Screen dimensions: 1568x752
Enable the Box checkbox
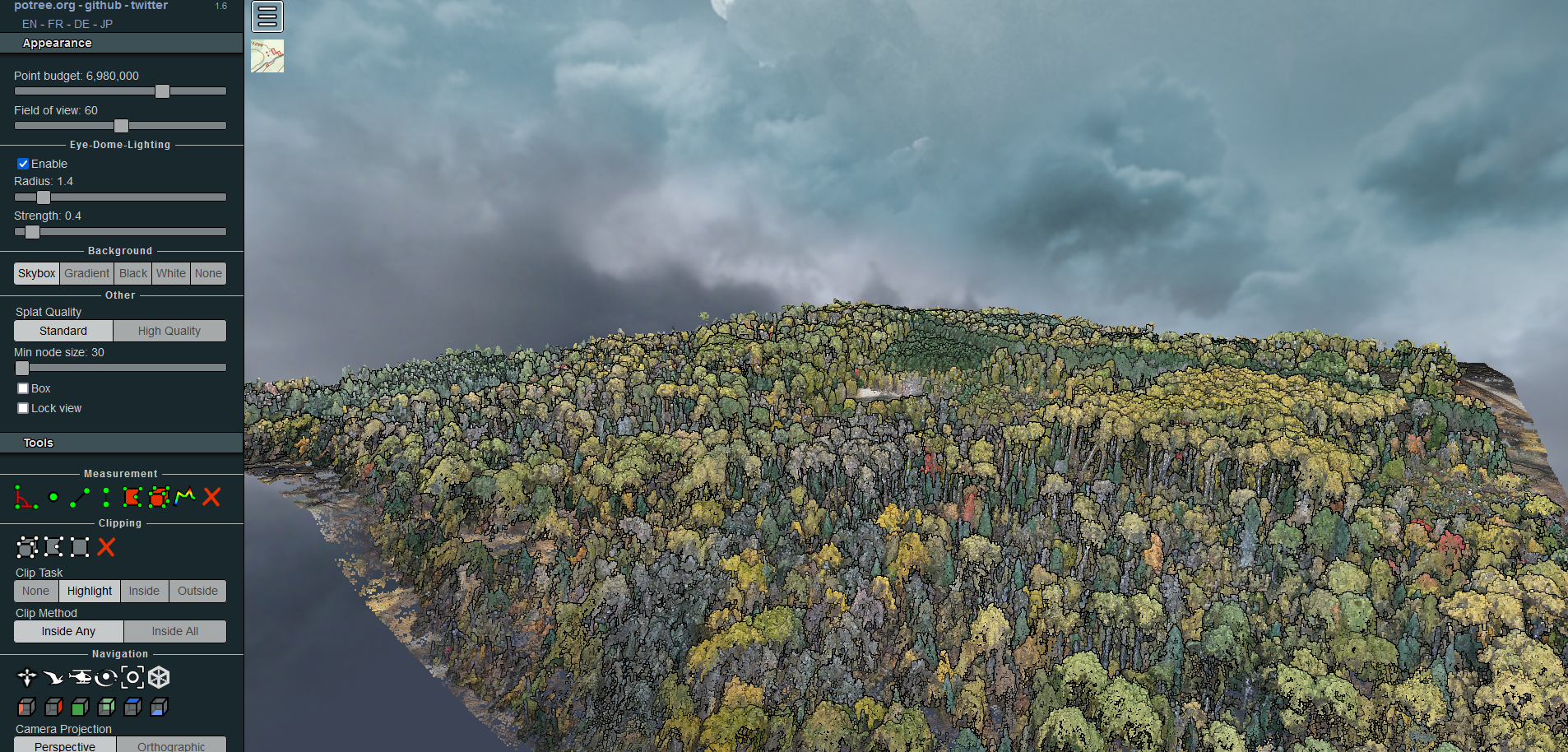pyautogui.click(x=22, y=388)
